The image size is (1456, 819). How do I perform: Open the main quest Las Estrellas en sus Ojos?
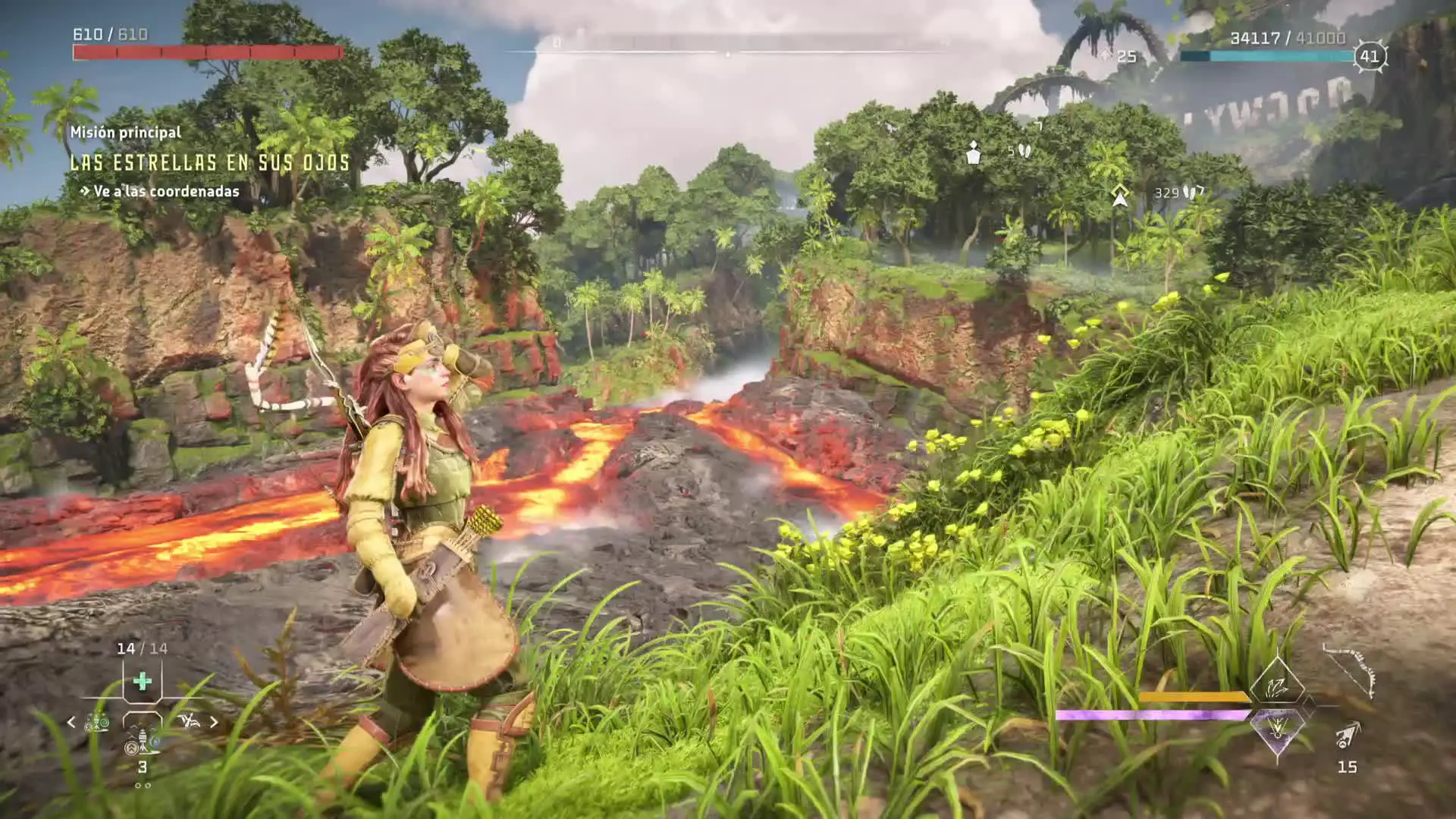(209, 162)
